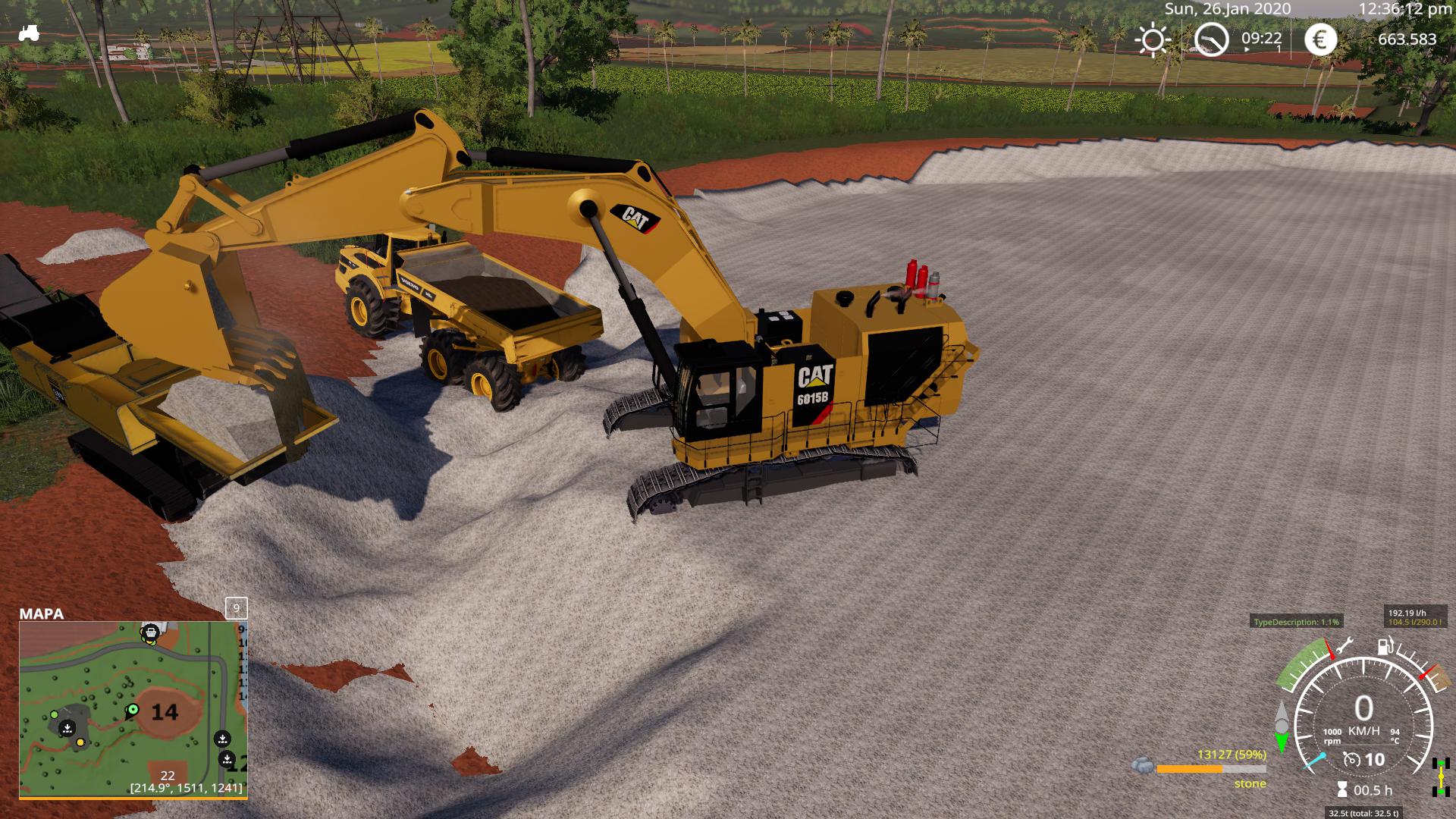The height and width of the screenshot is (819, 1456).
Task: Toggle the all-wheel-drive drivetrain indicator
Action: click(1440, 777)
